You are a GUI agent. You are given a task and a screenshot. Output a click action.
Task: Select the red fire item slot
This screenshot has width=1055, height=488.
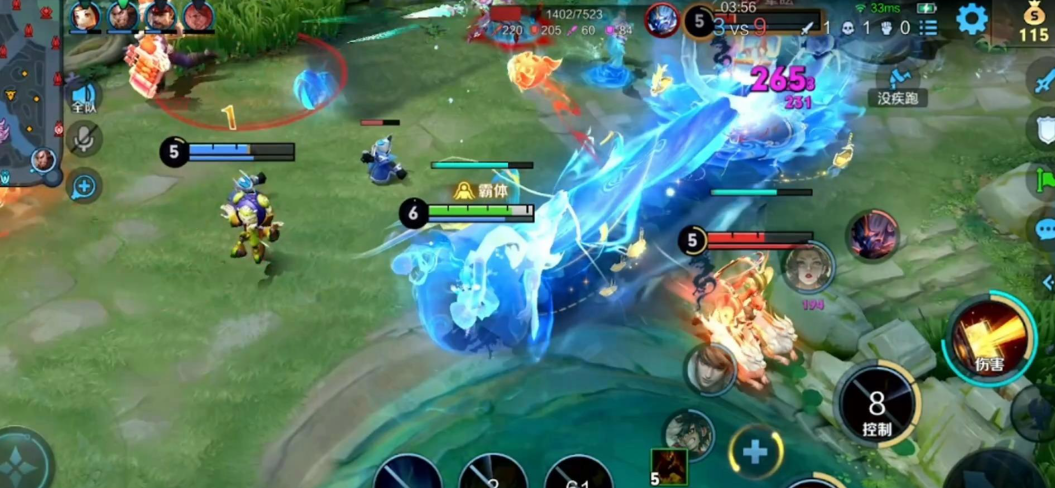tap(669, 465)
